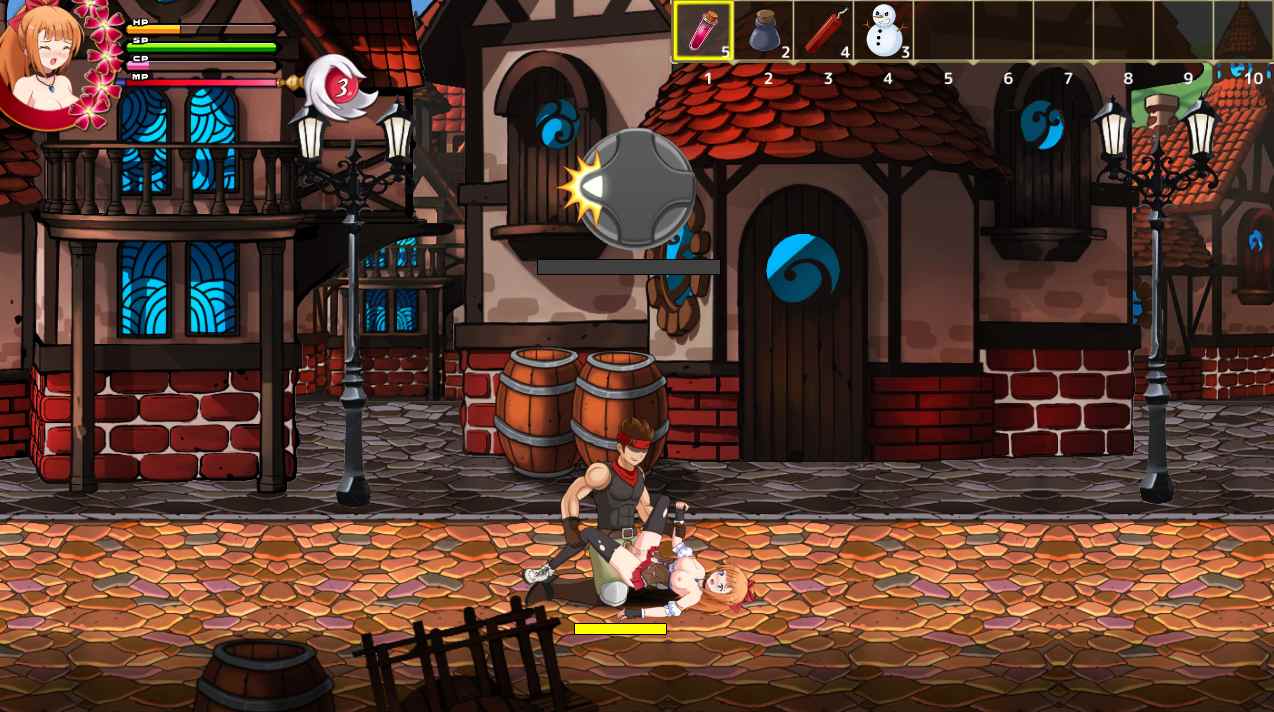Select the red dynamite stick slot

tap(825, 30)
